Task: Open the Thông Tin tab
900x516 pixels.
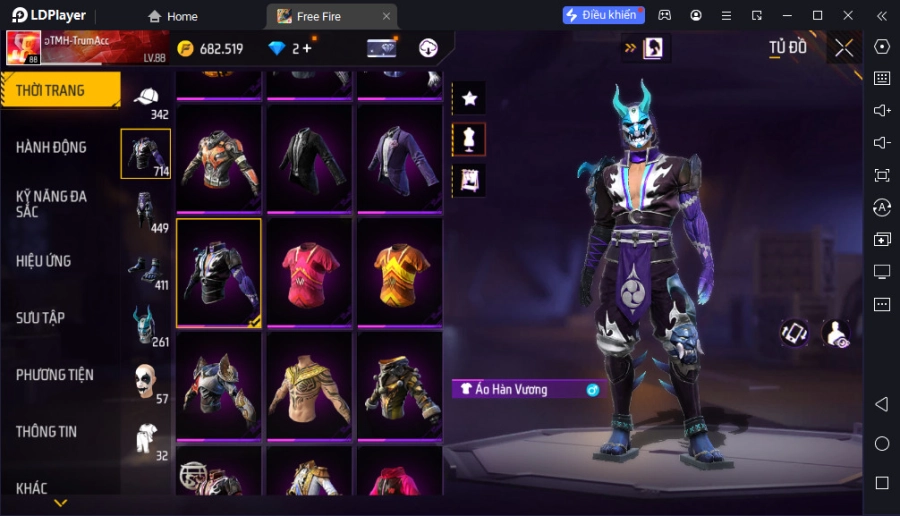Action: [x=47, y=432]
